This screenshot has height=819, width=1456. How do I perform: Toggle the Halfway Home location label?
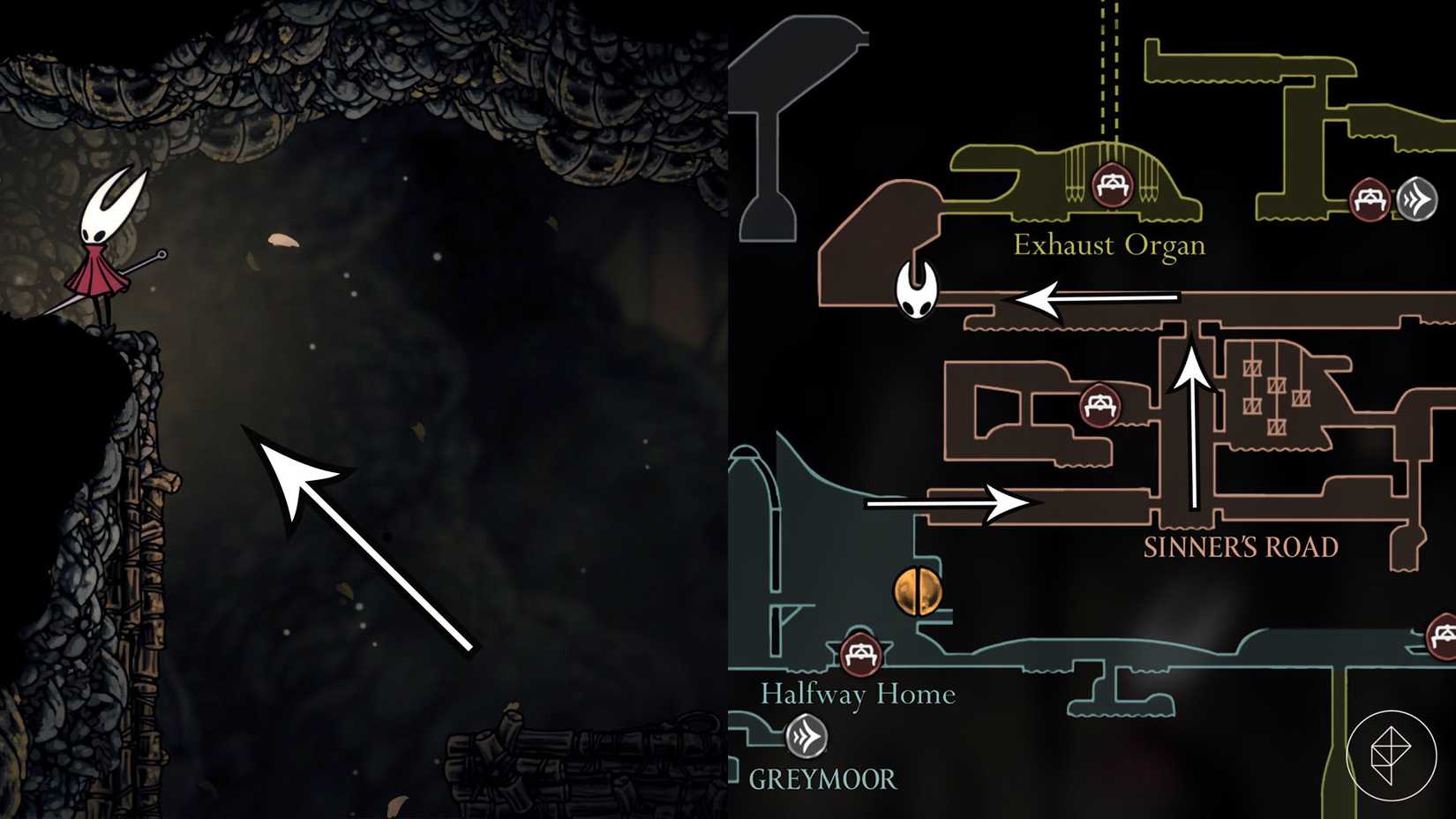click(x=859, y=695)
